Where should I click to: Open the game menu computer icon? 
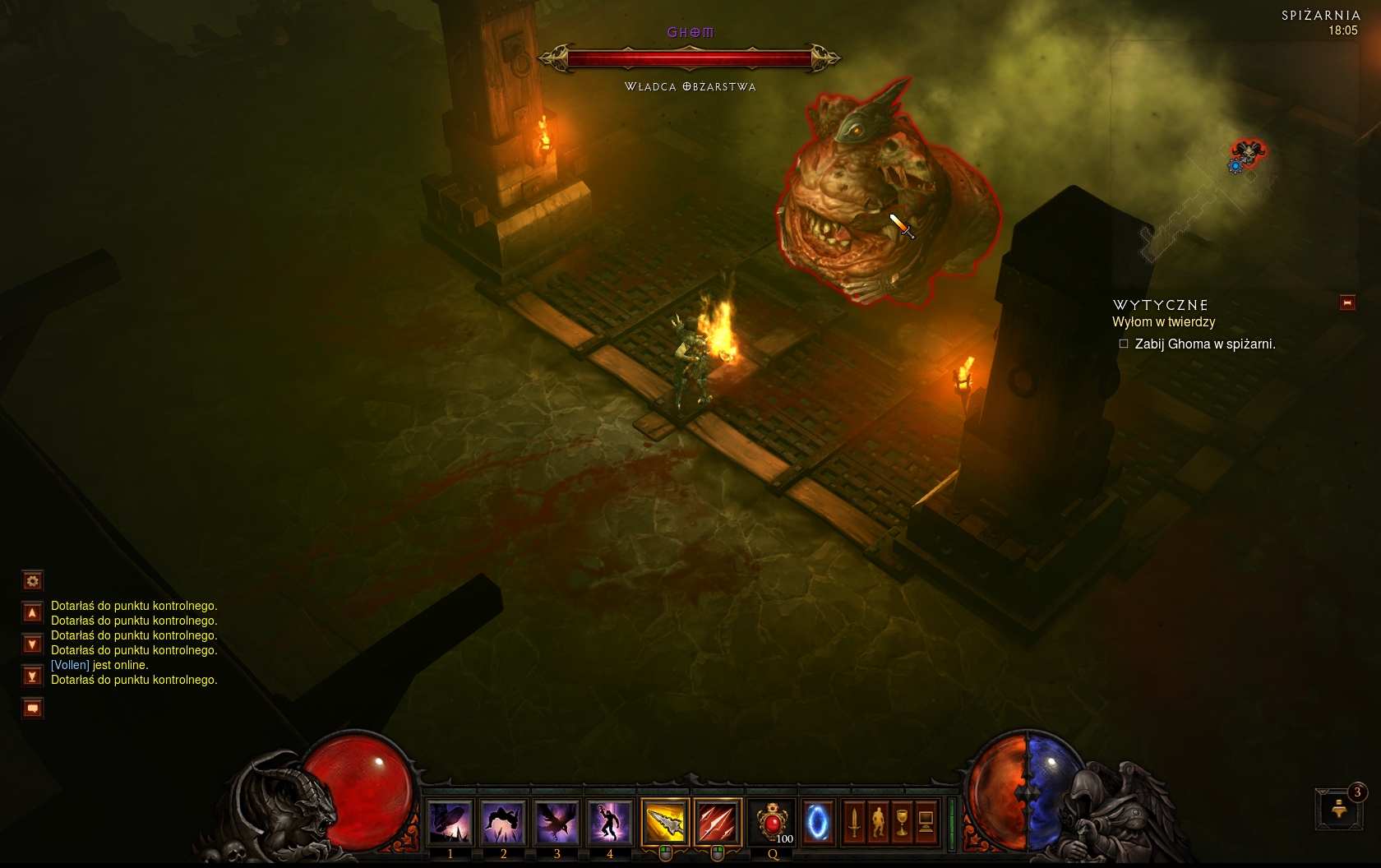[x=926, y=822]
